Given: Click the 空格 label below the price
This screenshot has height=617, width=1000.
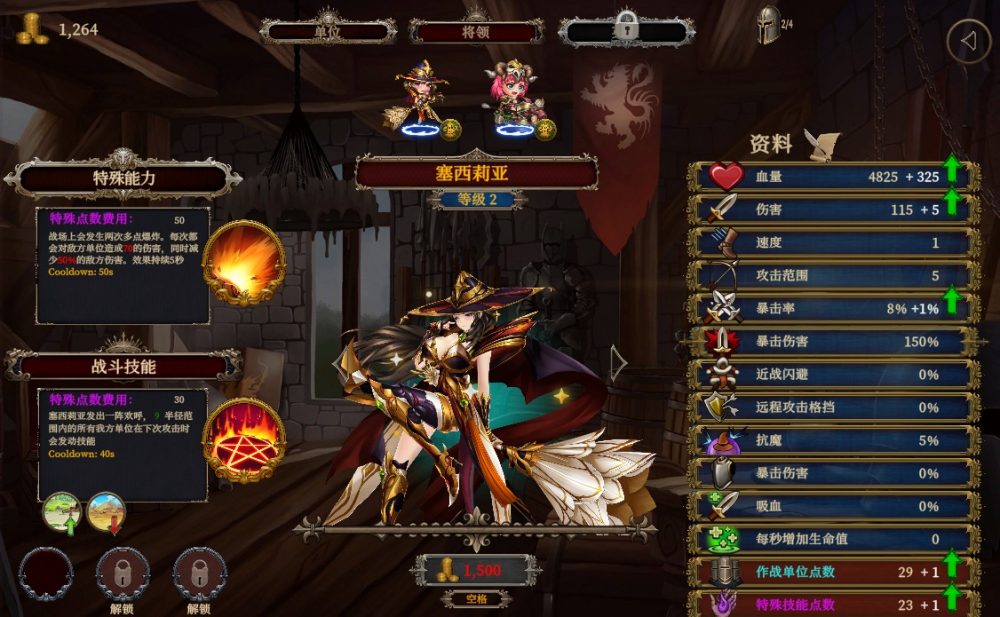Looking at the screenshot, I should tap(476, 598).
